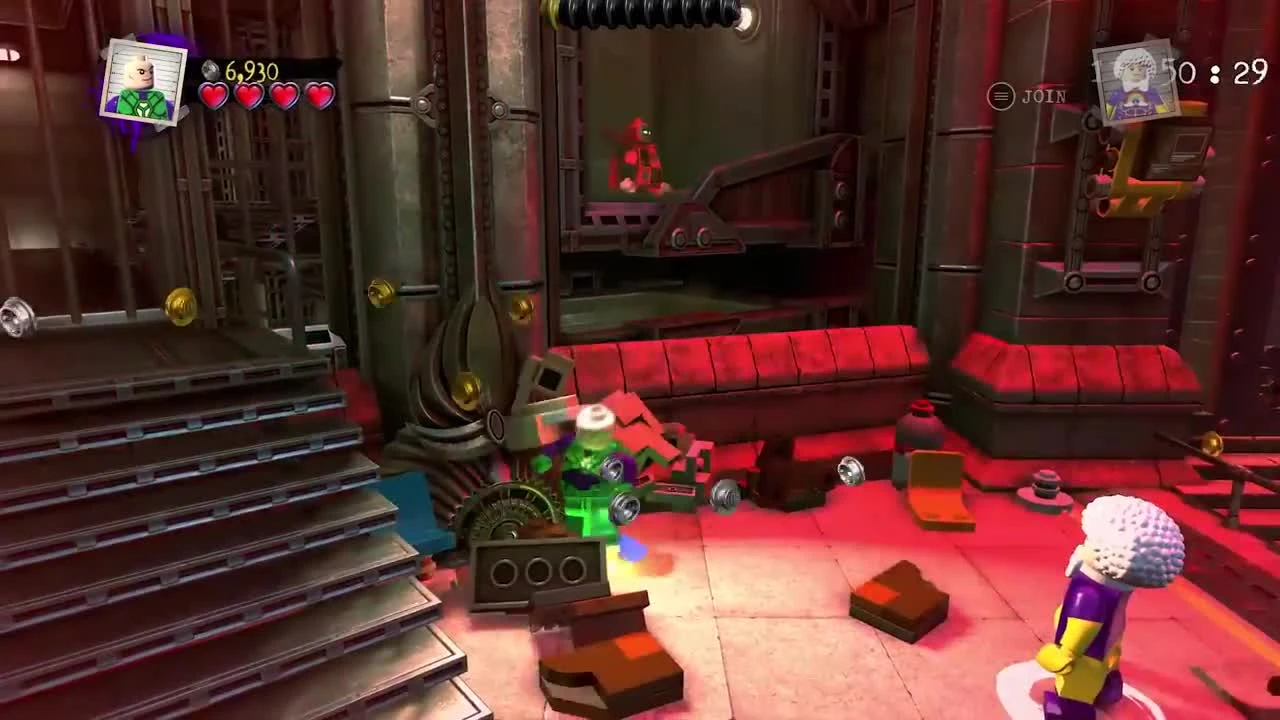Viewport: 1280px width, 720px height.
Task: Click the circular menu-button icon beside JOIN
Action: (1000, 93)
